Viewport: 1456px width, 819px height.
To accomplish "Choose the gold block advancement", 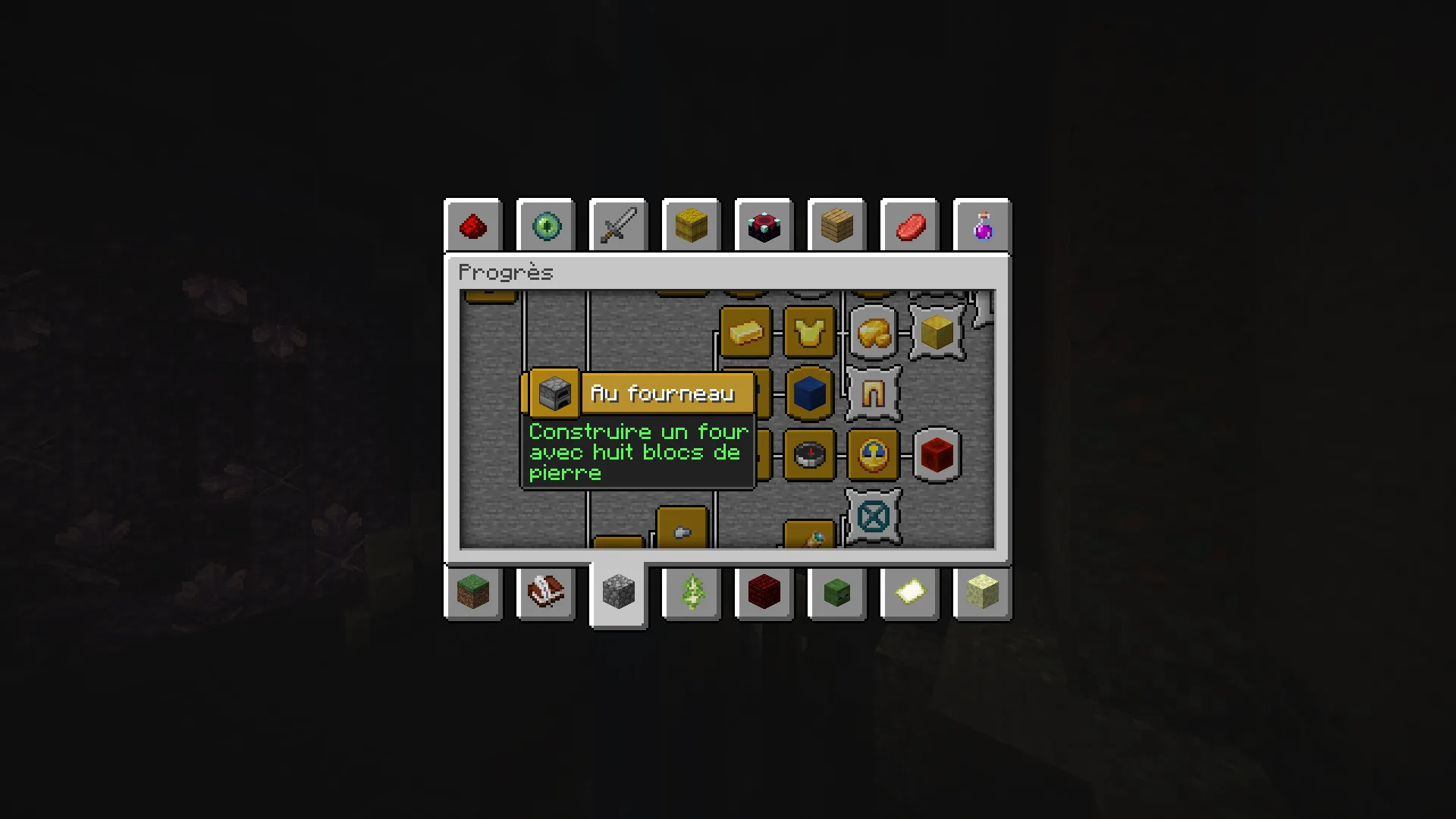I will [937, 332].
